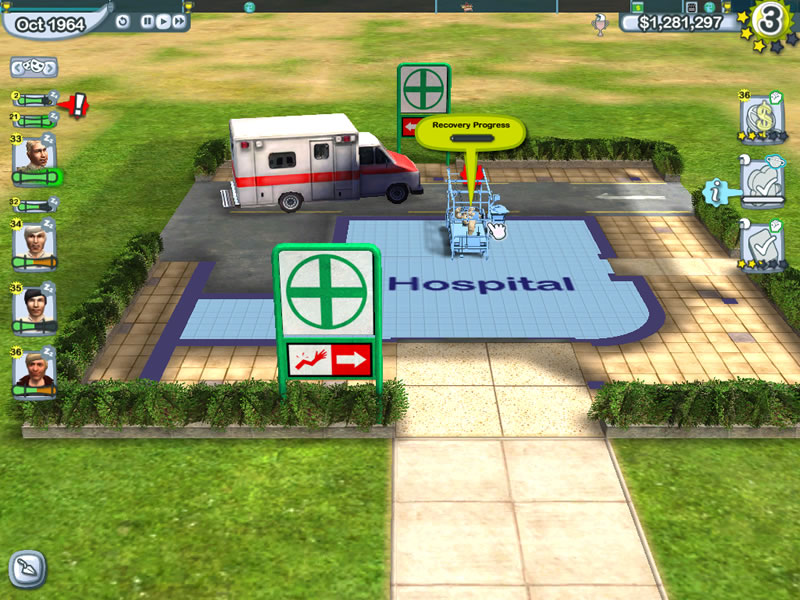The height and width of the screenshot is (600, 800).
Task: Select the collapsed sim bar numbered 21
Action: (34, 120)
